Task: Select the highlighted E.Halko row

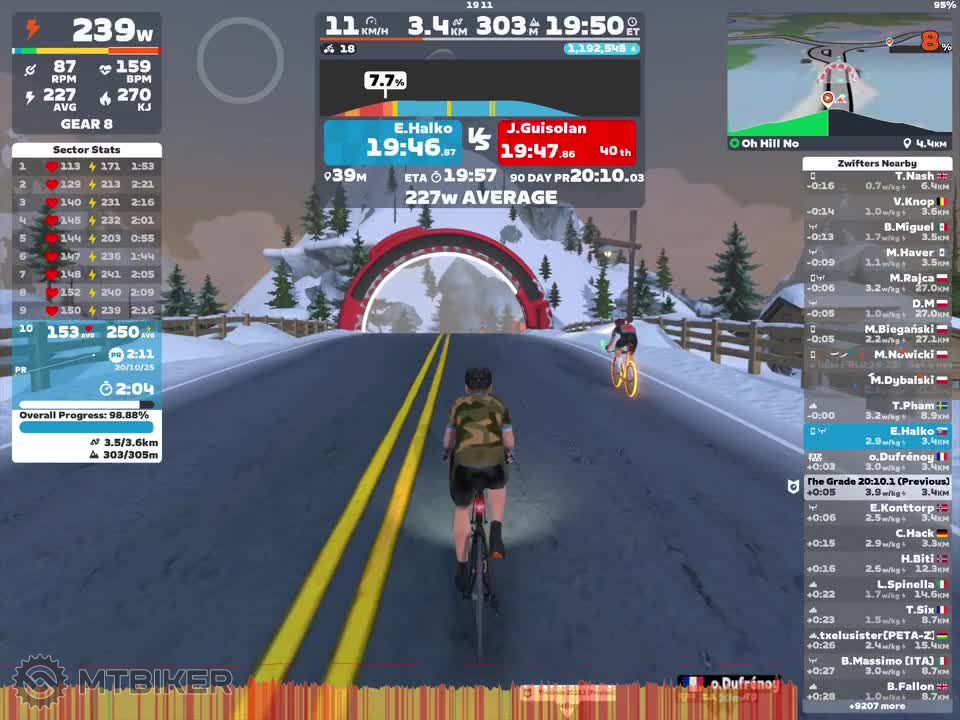Action: pyautogui.click(x=877, y=437)
